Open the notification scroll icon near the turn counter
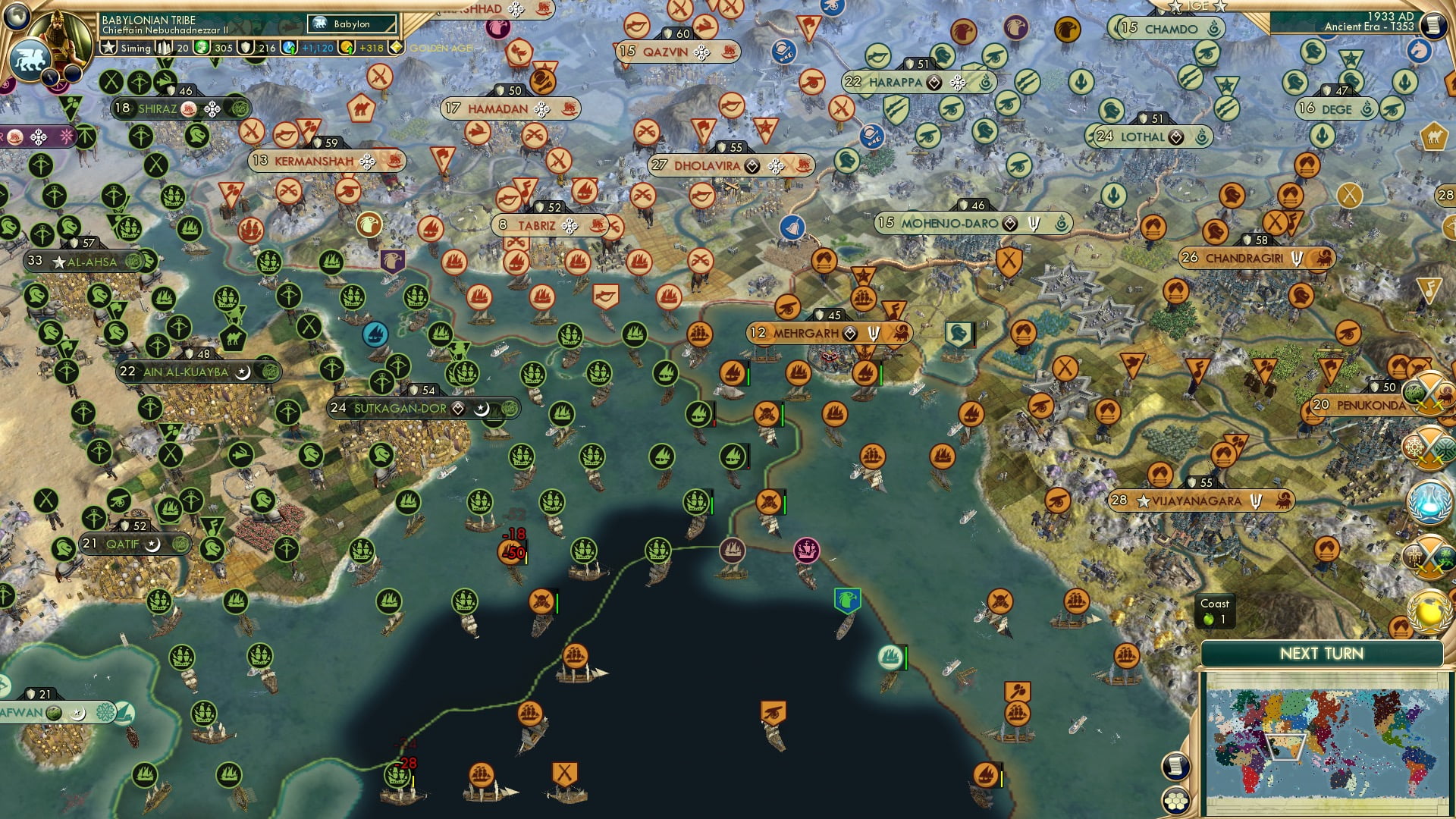Viewport: 1456px width, 819px height. (1433, 26)
